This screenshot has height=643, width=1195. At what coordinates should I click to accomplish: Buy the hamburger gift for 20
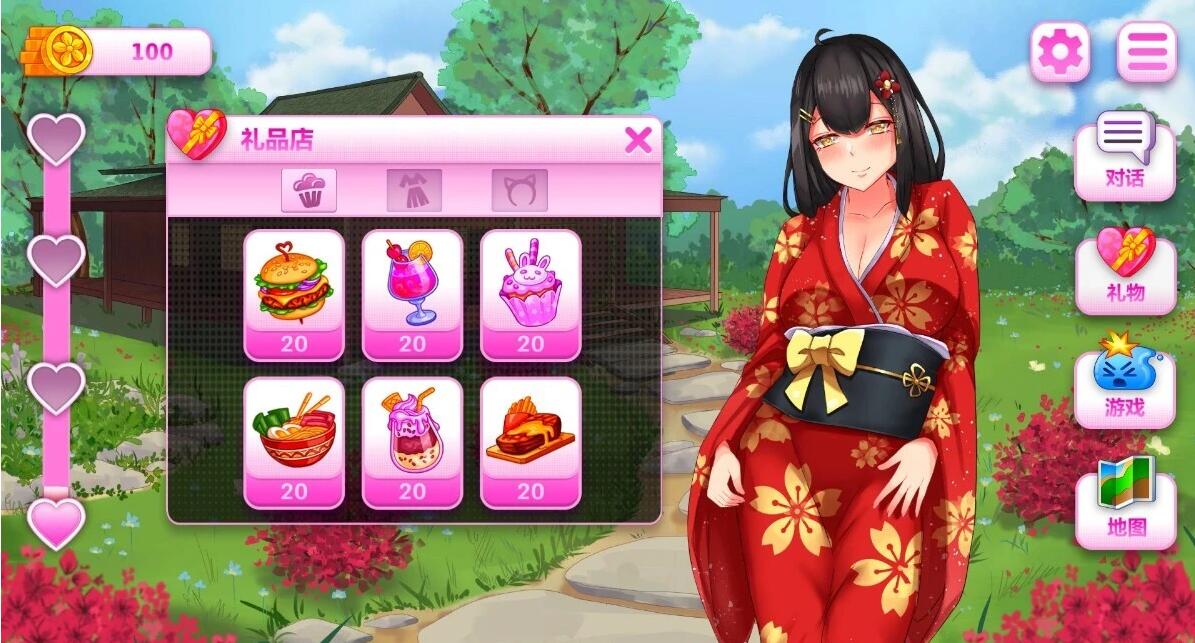coord(294,295)
